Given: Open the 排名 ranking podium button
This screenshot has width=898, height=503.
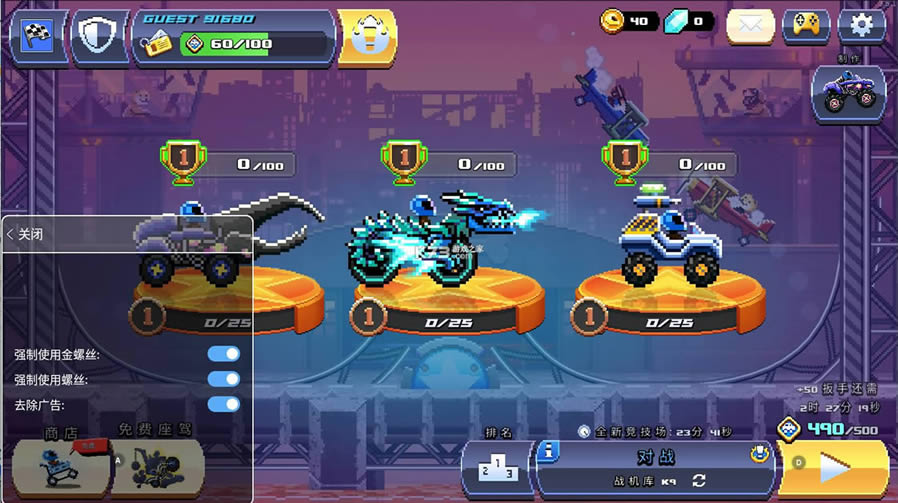Looking at the screenshot, I should point(497,468).
